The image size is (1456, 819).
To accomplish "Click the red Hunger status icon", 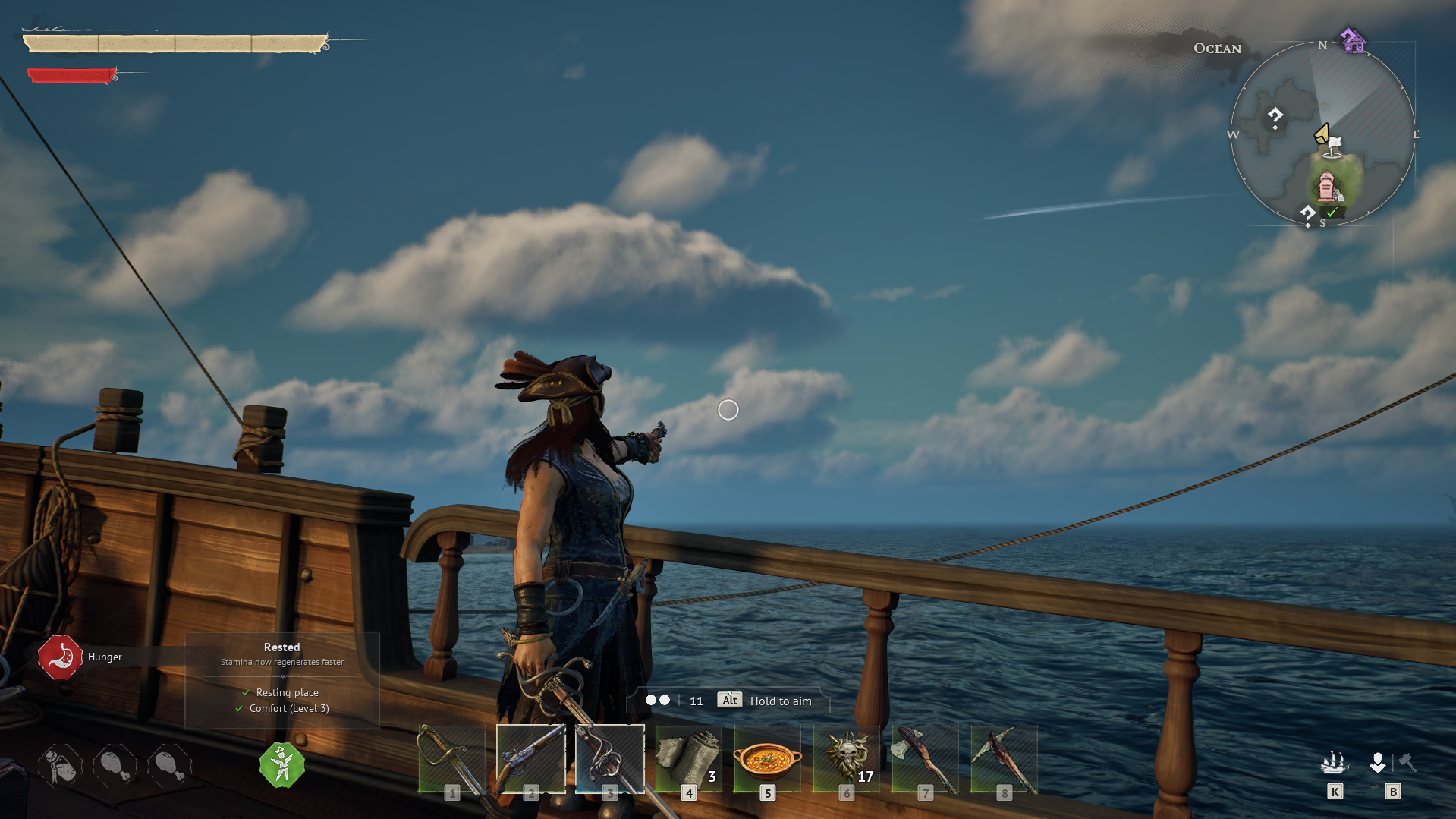I will (60, 657).
